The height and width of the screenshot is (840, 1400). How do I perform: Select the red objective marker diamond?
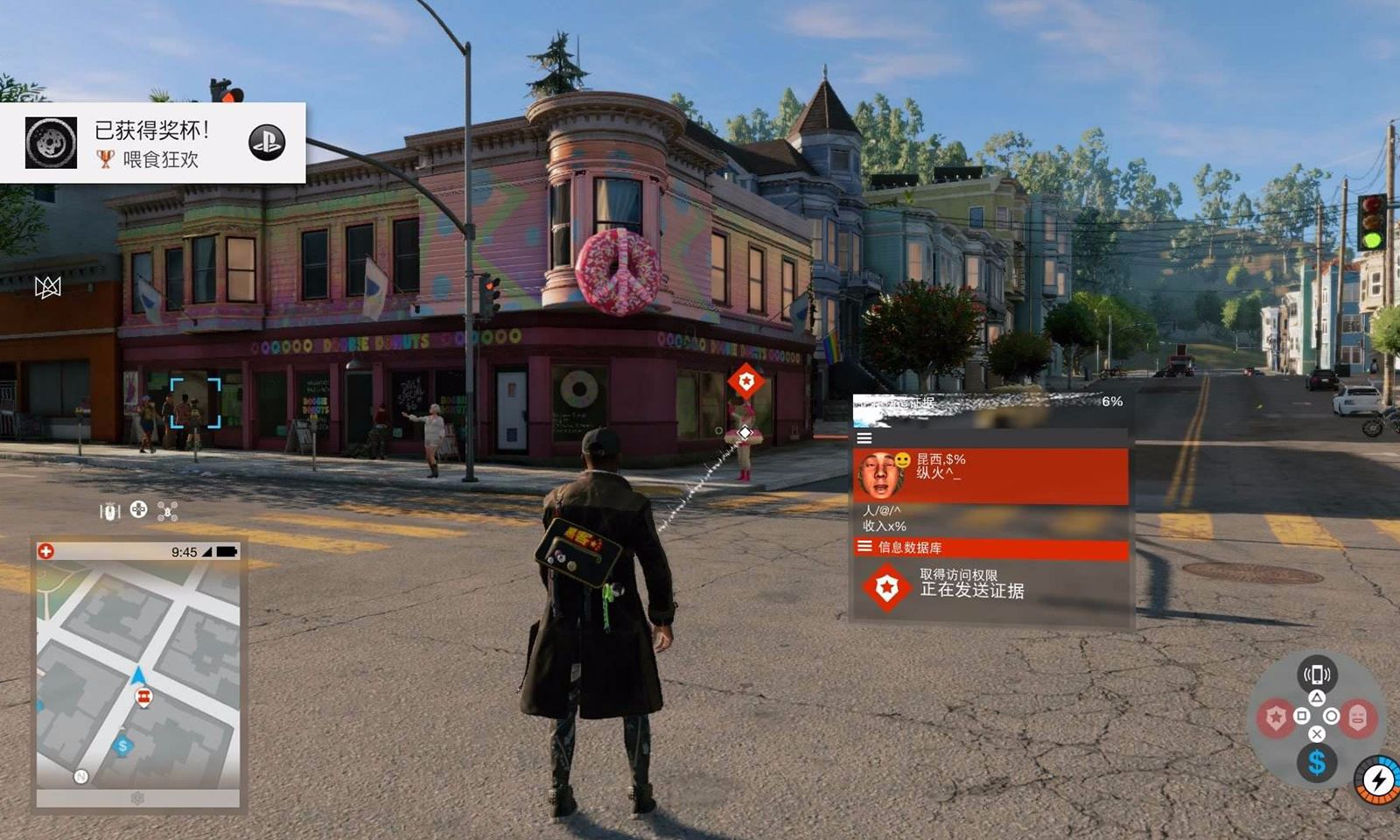coord(745,381)
